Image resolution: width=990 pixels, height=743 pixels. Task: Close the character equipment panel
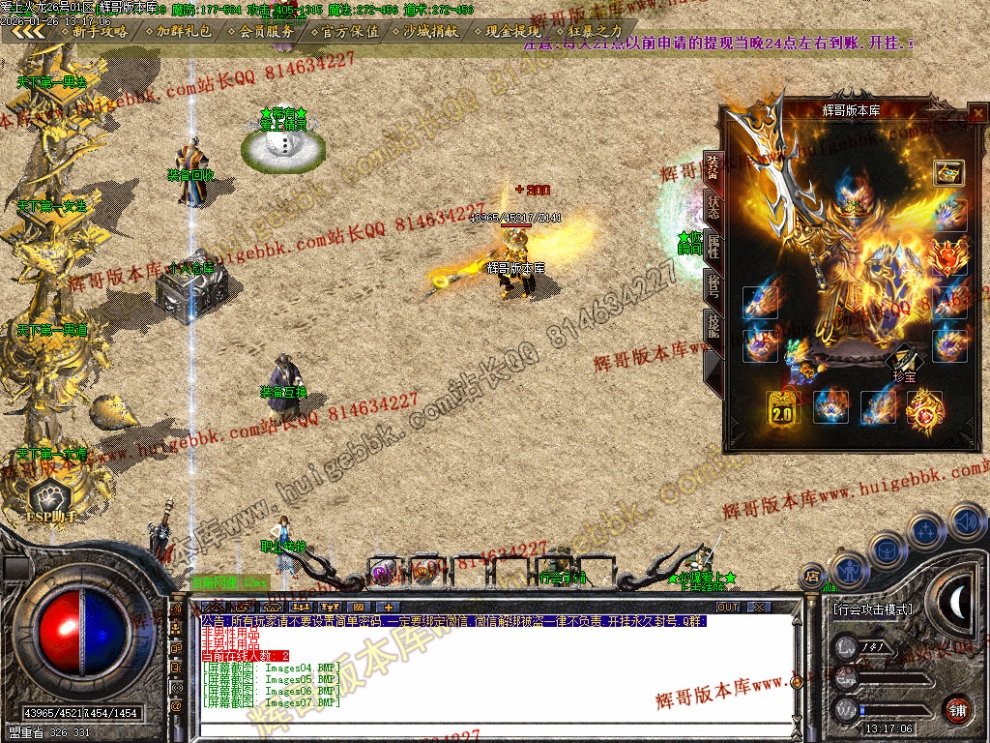click(x=977, y=114)
